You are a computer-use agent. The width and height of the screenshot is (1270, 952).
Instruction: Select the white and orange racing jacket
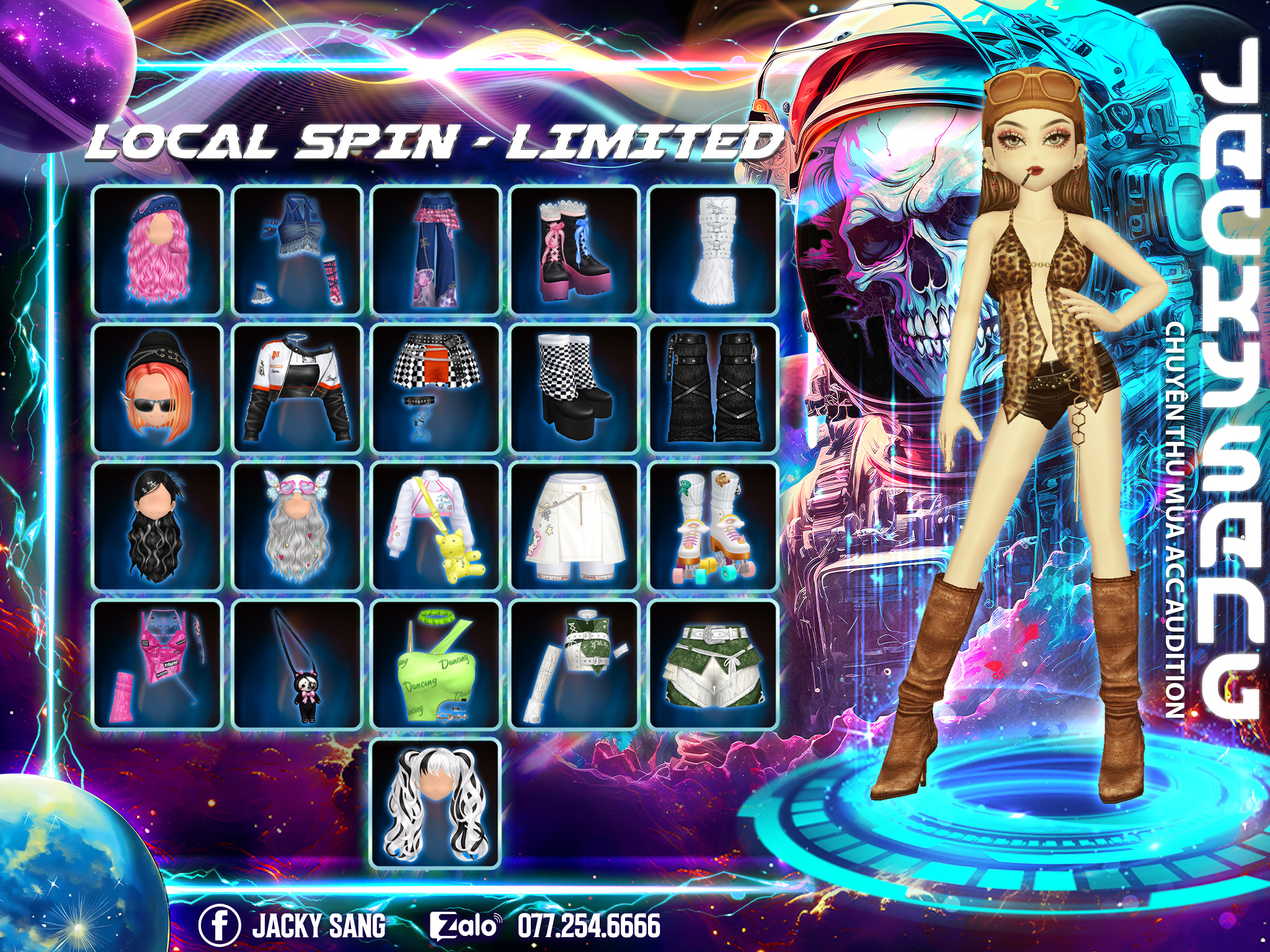tap(297, 388)
